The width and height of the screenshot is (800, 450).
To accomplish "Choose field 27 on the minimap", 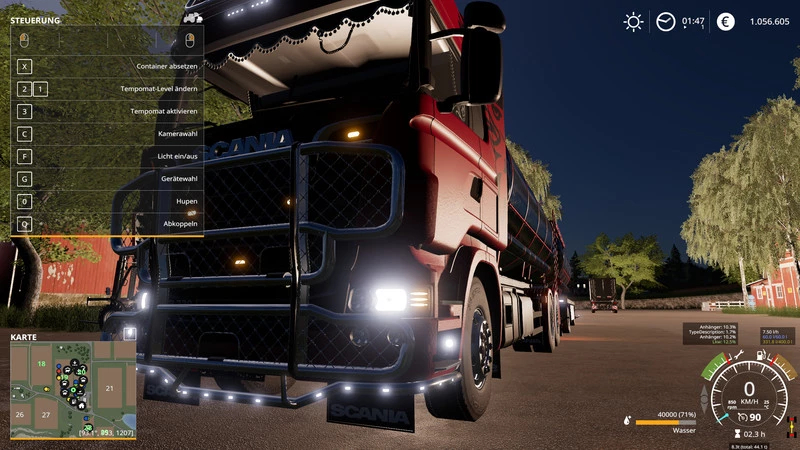I will [x=44, y=413].
